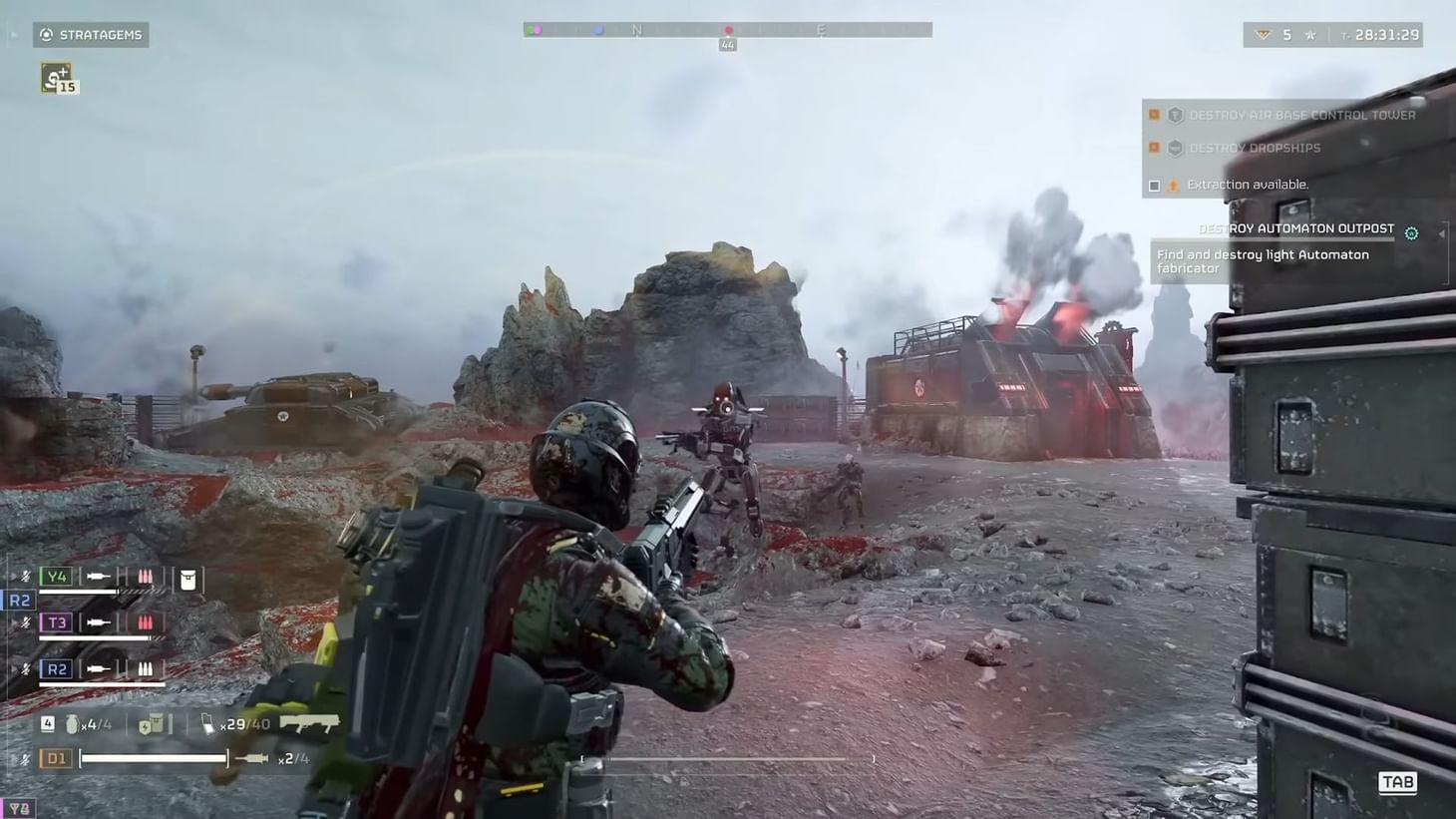This screenshot has height=819, width=1456.
Task: Click the stim syringe icon beside Y4
Action: click(x=97, y=576)
